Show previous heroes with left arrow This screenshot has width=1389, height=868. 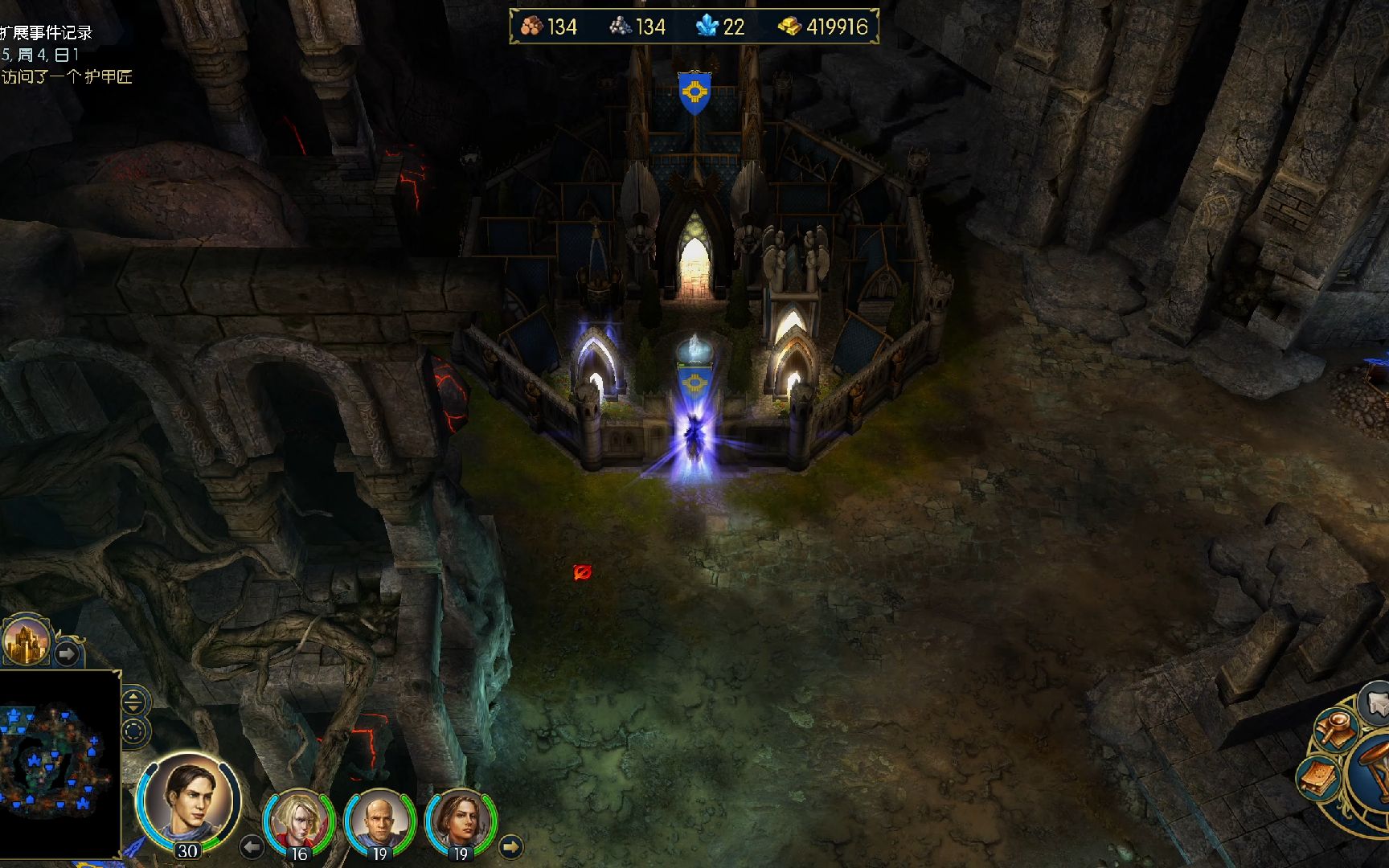tap(252, 846)
